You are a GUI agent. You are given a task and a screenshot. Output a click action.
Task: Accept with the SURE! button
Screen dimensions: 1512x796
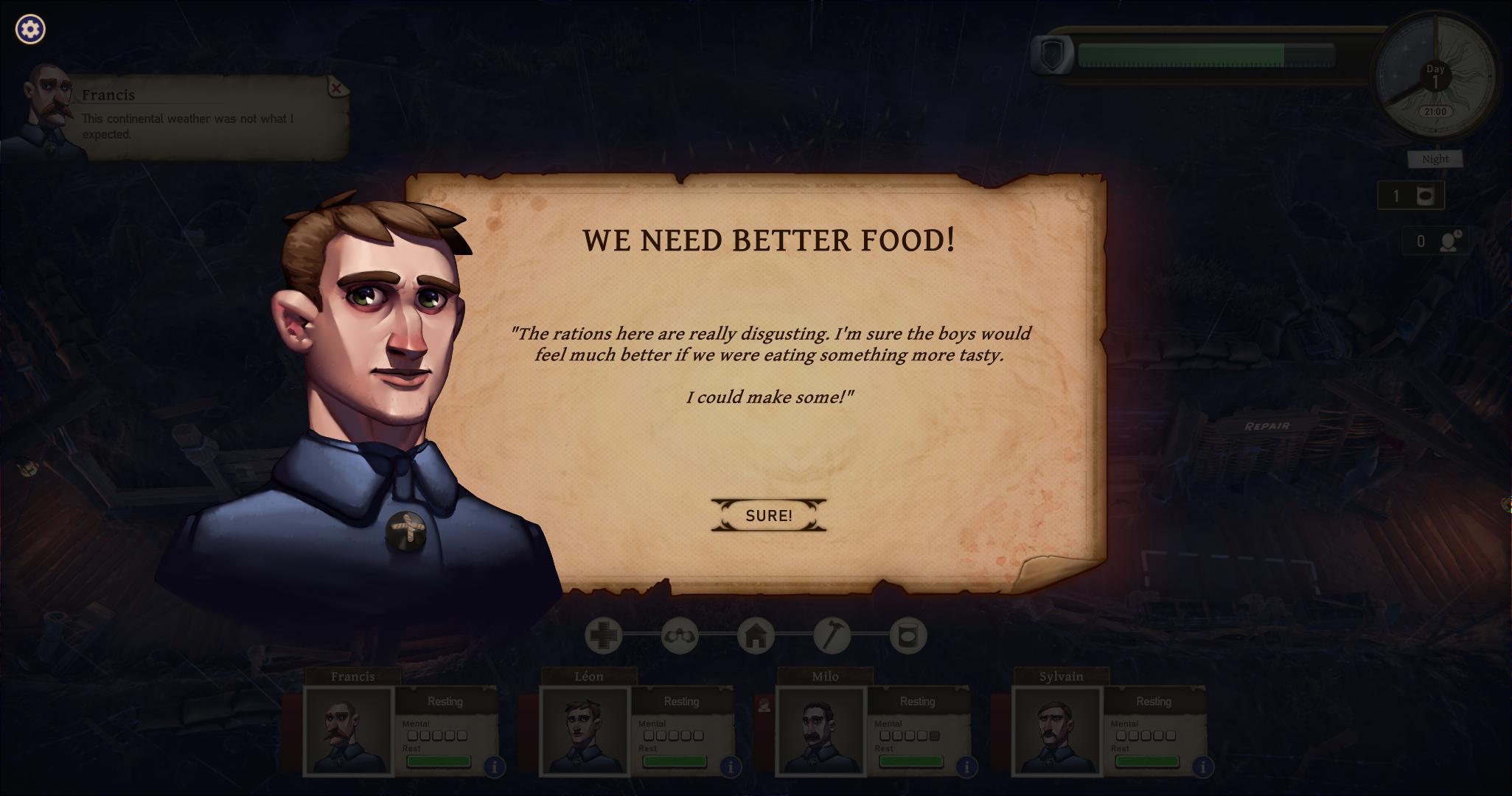click(768, 515)
